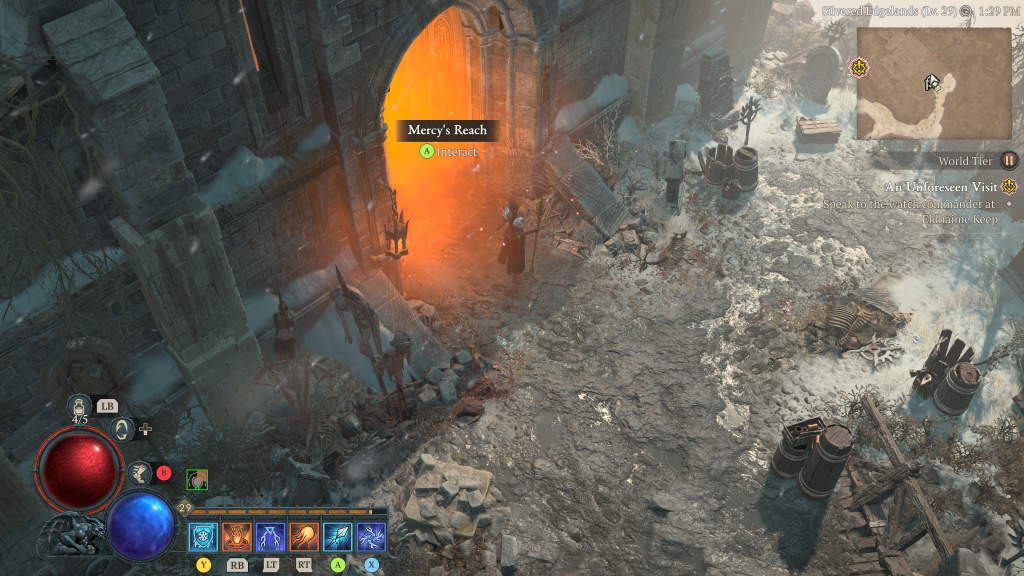1024x576 pixels.
Task: Activate the winged boot evade icon
Action: (141, 473)
